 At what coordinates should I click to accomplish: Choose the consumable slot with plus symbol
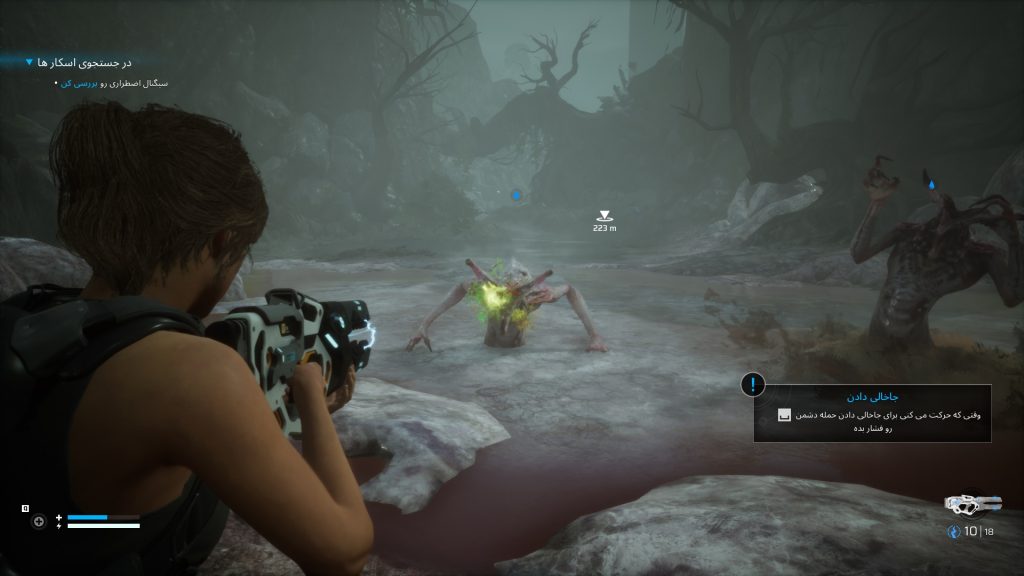coord(39,521)
